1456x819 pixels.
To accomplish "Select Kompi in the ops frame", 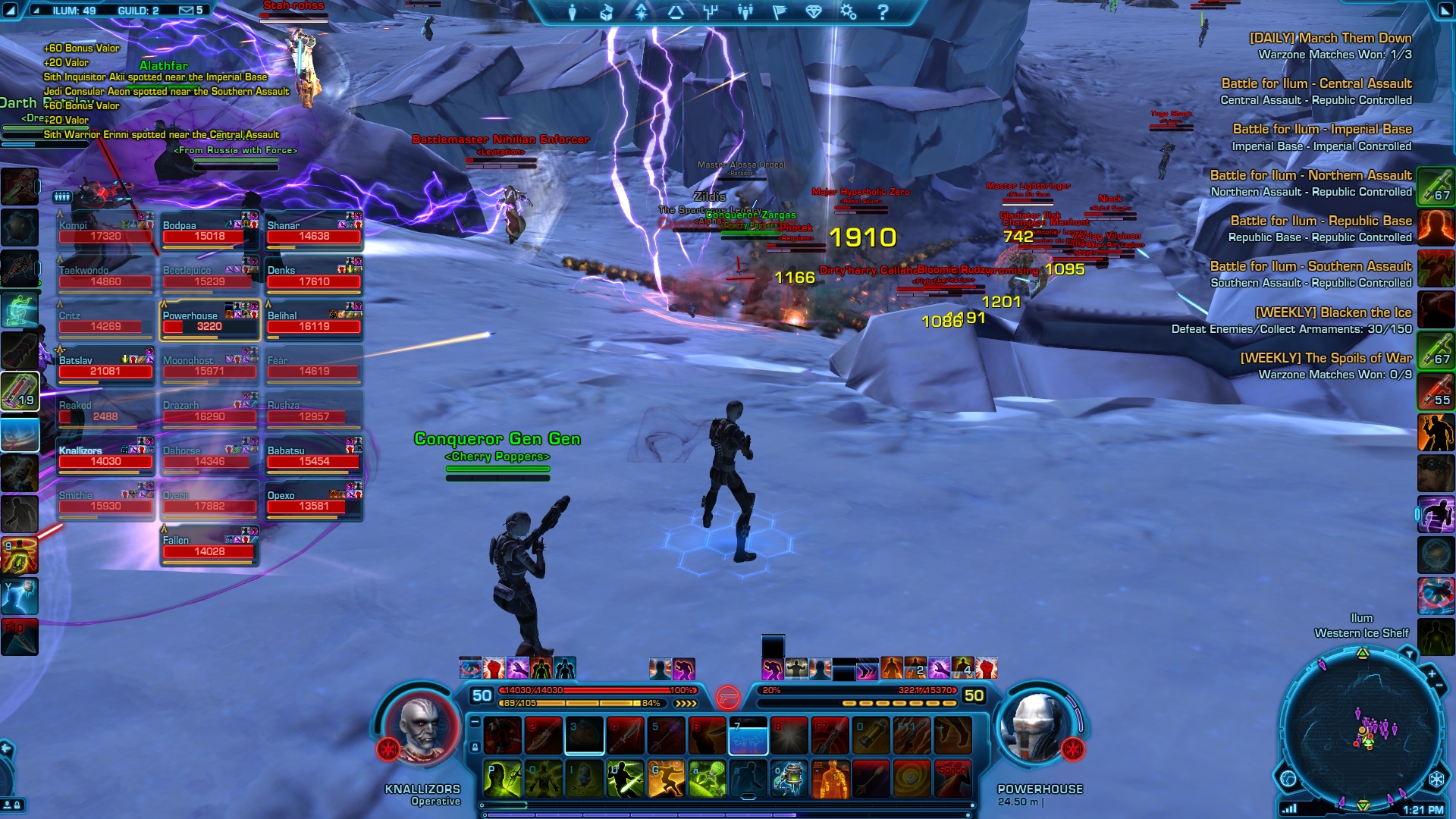I will pos(105,231).
